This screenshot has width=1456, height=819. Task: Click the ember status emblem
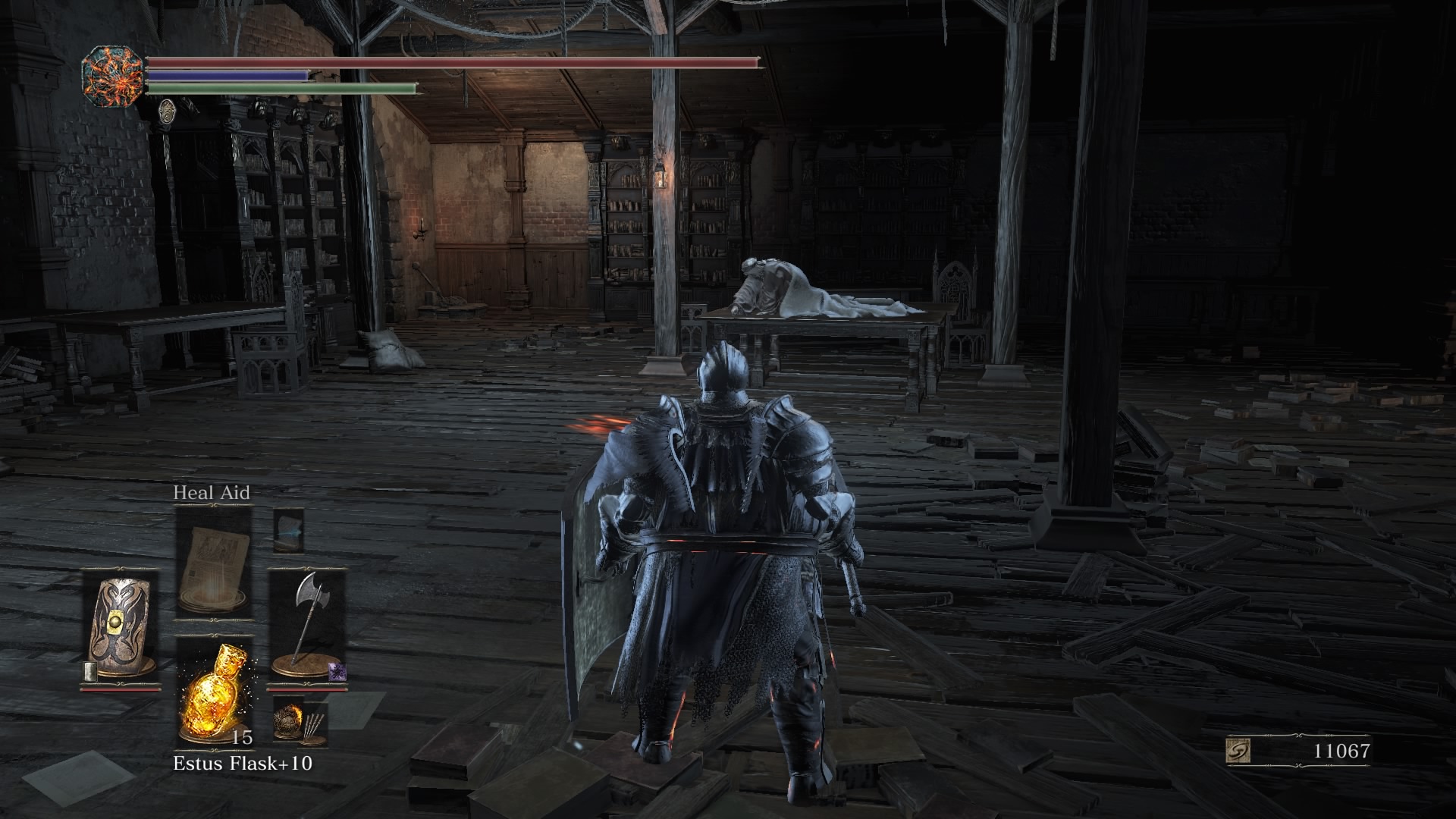[112, 76]
